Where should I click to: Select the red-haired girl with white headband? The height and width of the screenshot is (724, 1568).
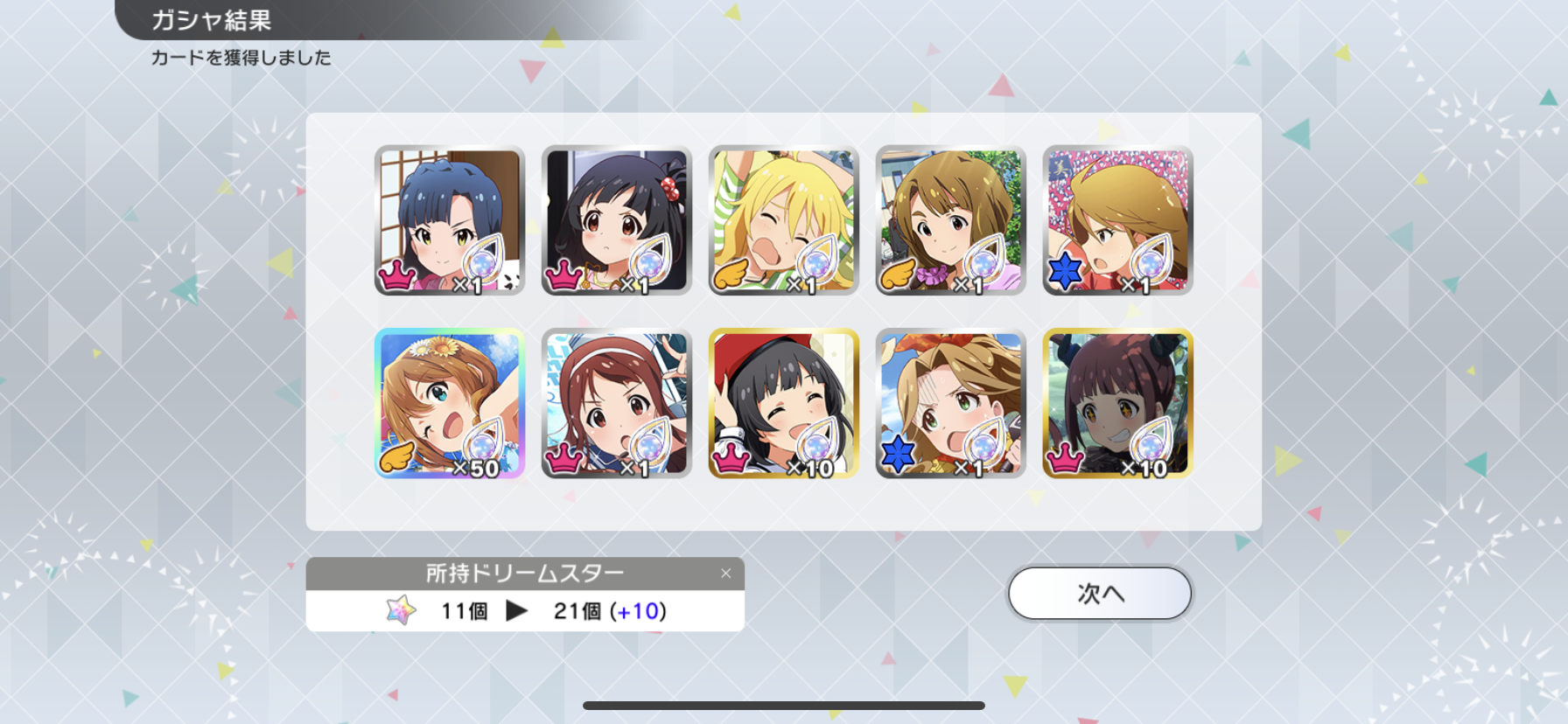tap(617, 403)
